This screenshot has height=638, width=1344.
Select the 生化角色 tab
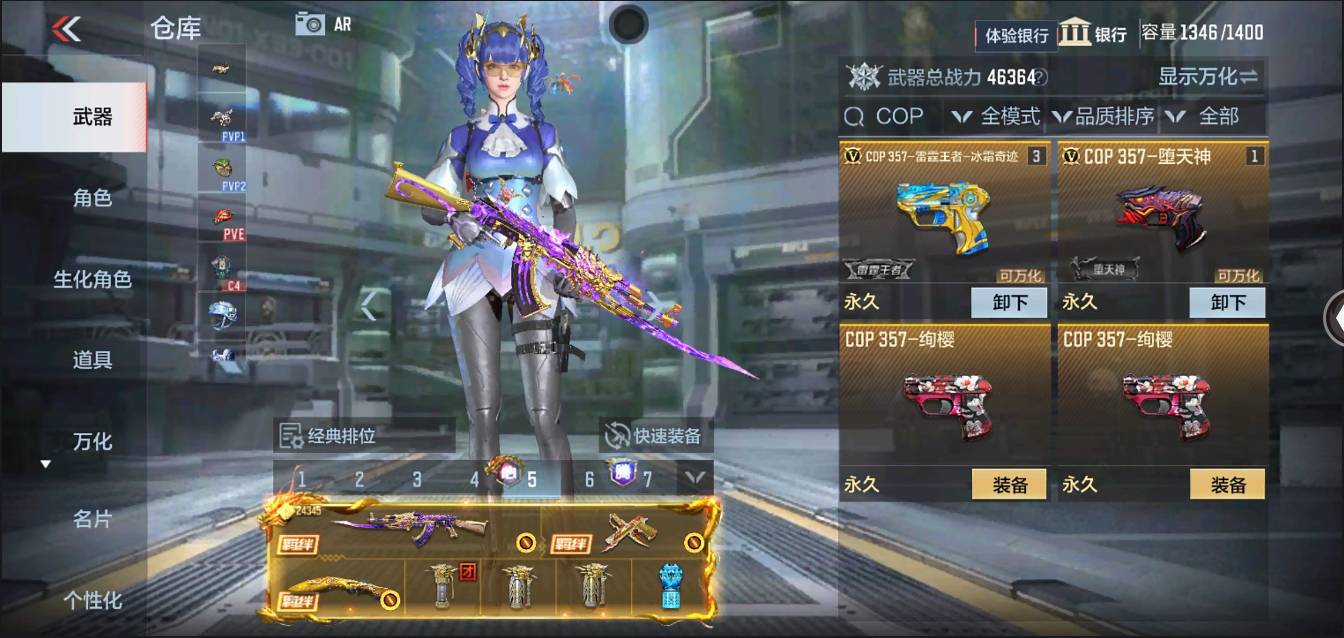click(91, 279)
